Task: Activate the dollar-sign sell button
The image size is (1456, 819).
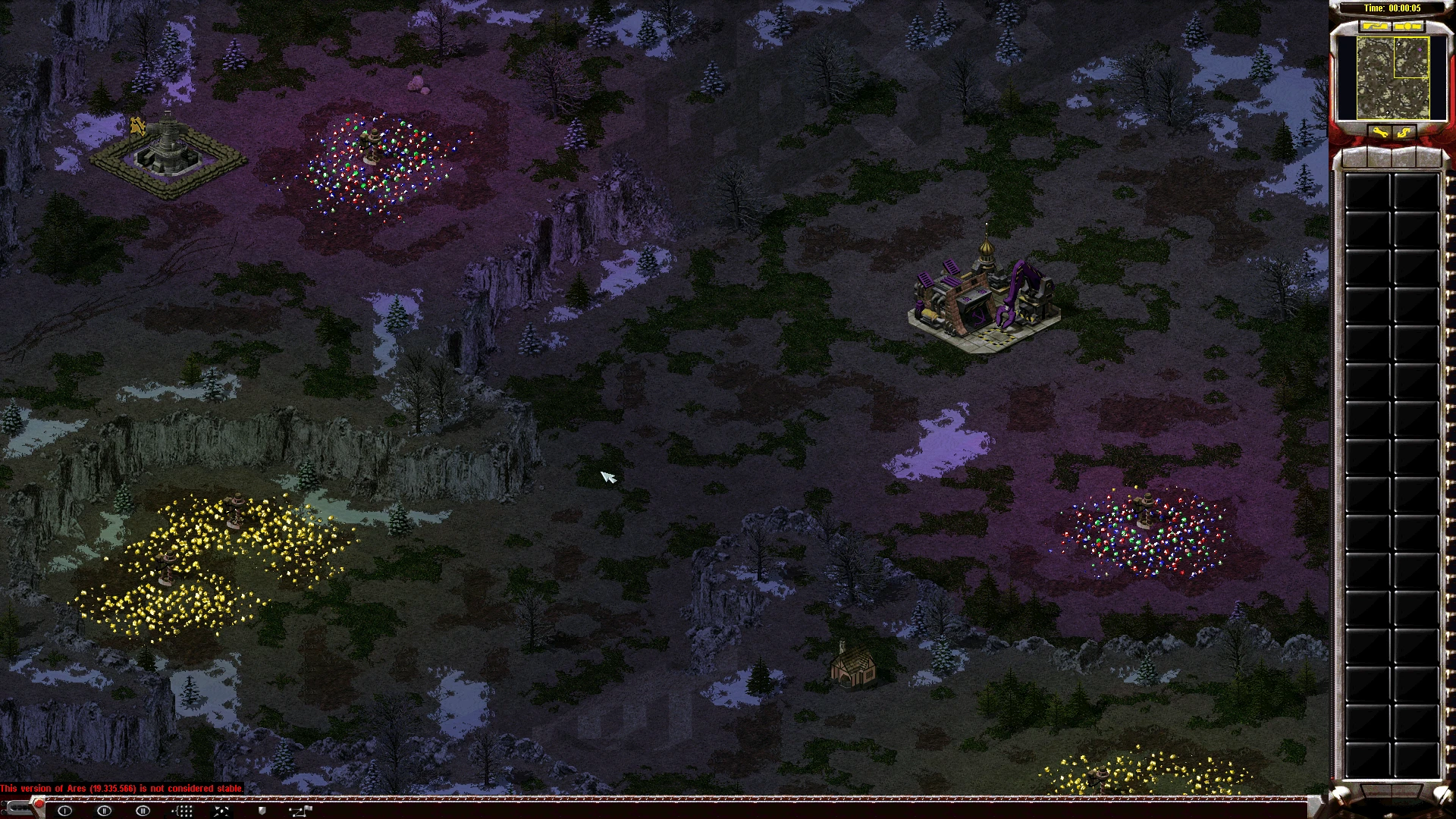Action: click(1404, 133)
